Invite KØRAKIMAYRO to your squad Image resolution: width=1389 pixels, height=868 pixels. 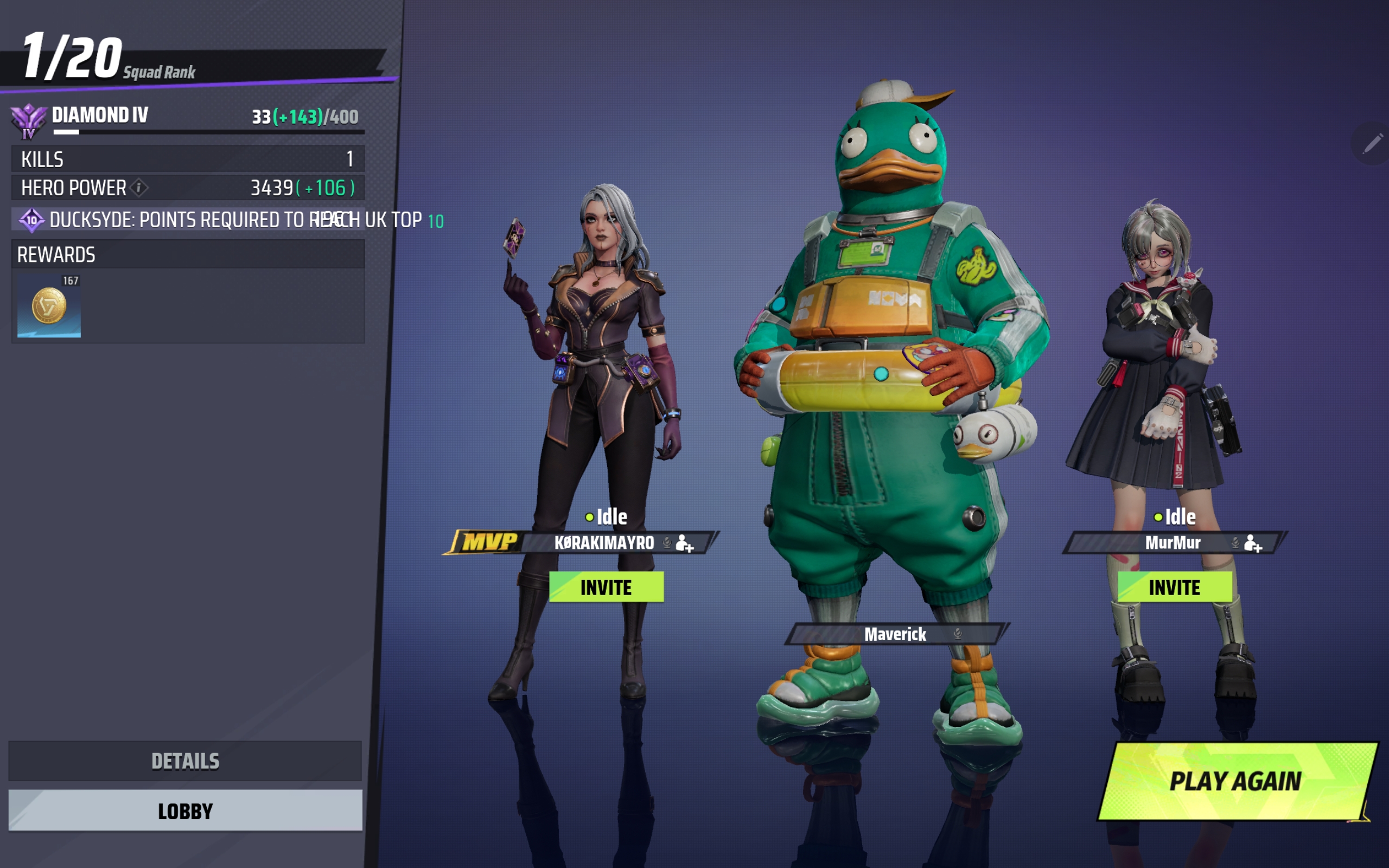(x=606, y=588)
